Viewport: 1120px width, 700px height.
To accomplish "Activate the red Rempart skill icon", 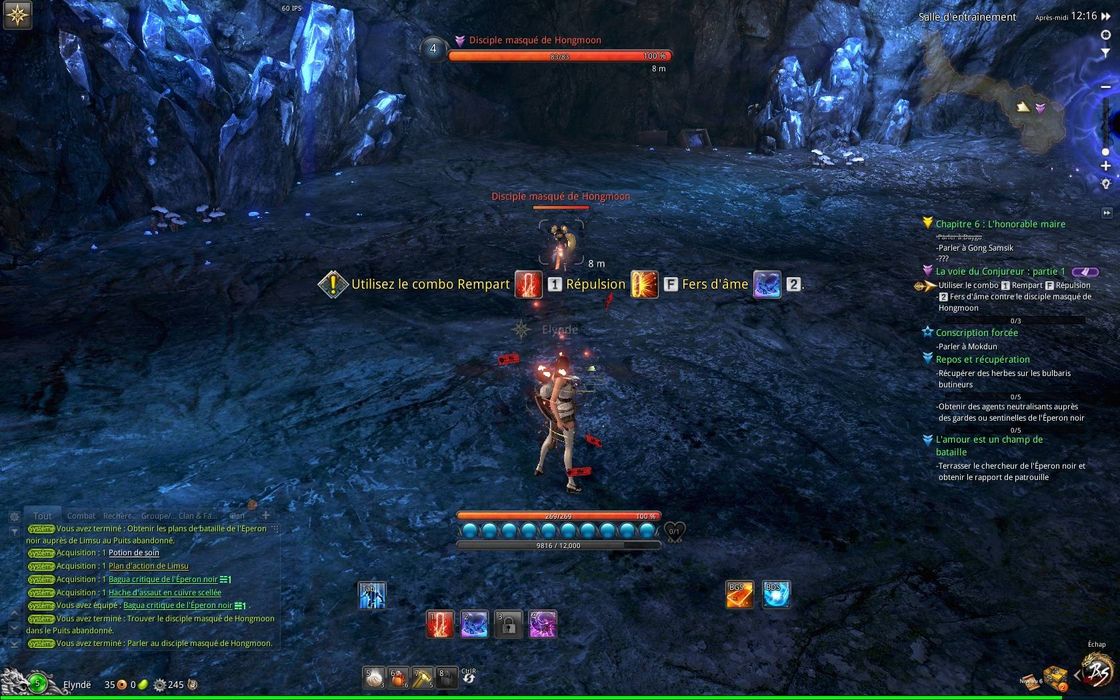I will tap(441, 624).
